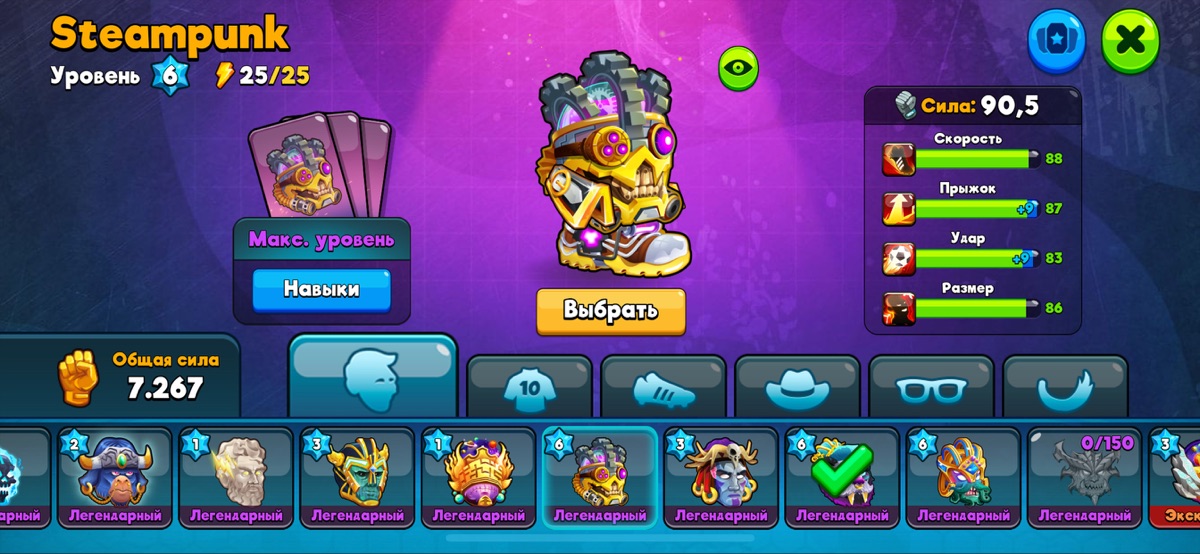Open the blue Навыки skills button
Screen dimensions: 1200x554
[x=321, y=290]
